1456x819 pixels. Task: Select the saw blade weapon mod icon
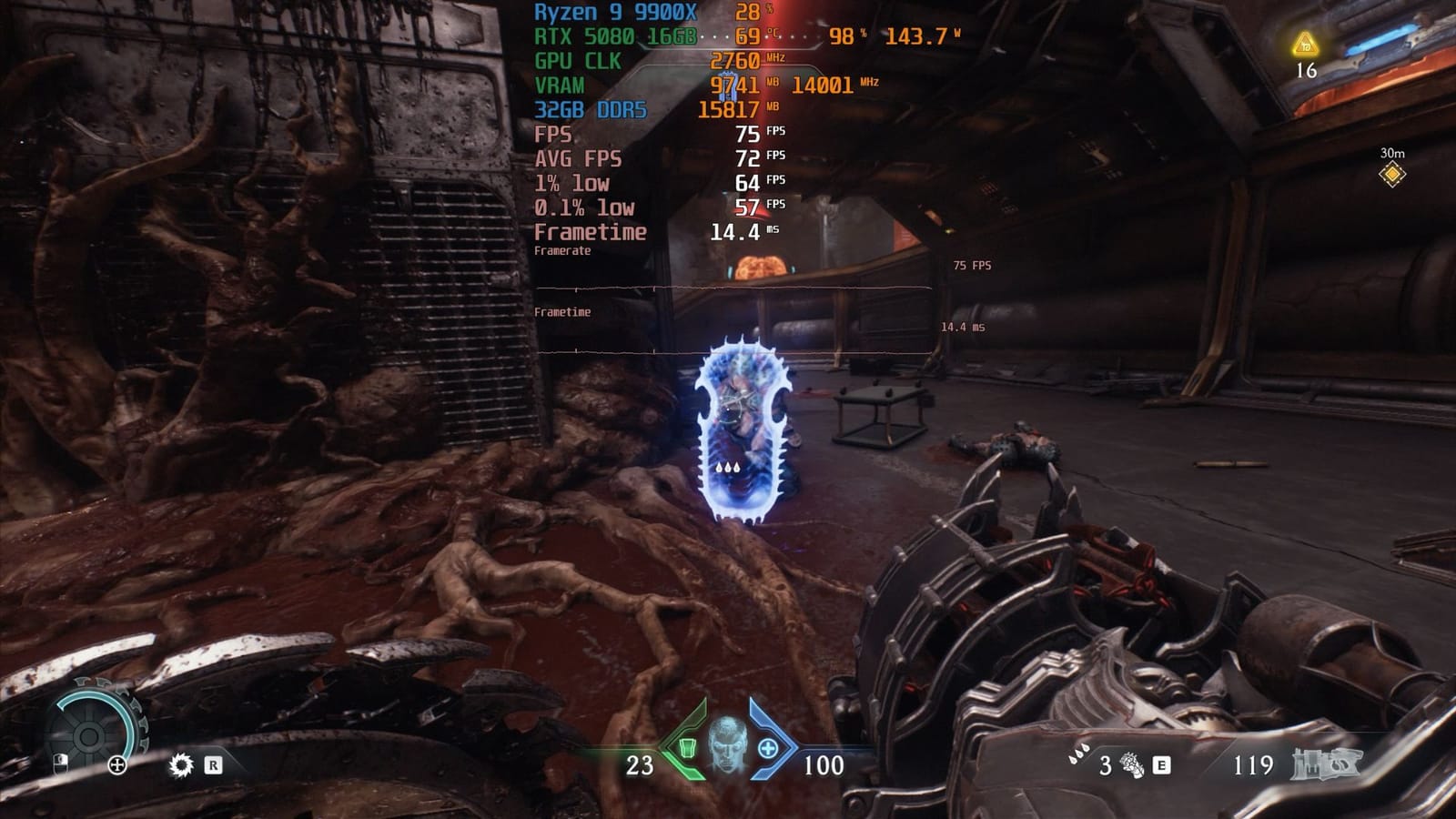[x=182, y=765]
